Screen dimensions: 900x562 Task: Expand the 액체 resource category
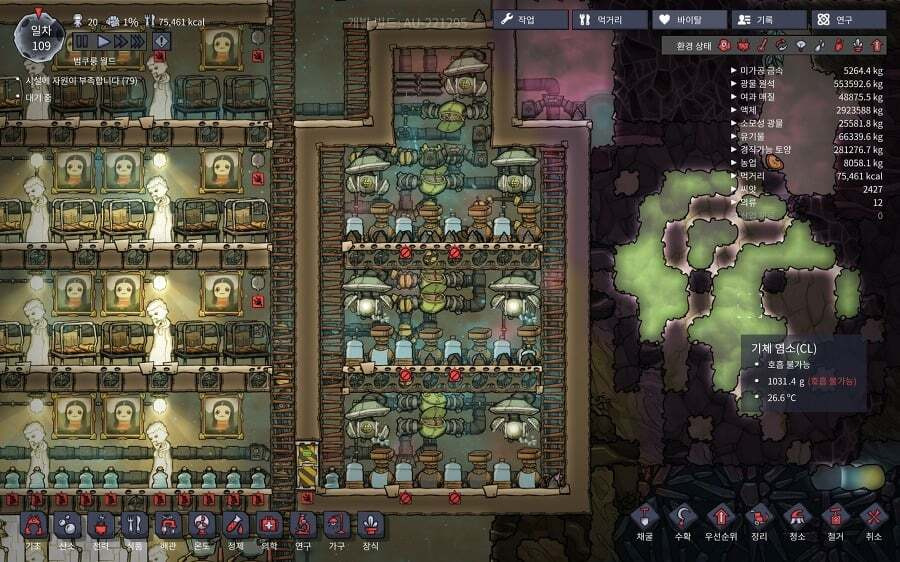click(x=735, y=110)
